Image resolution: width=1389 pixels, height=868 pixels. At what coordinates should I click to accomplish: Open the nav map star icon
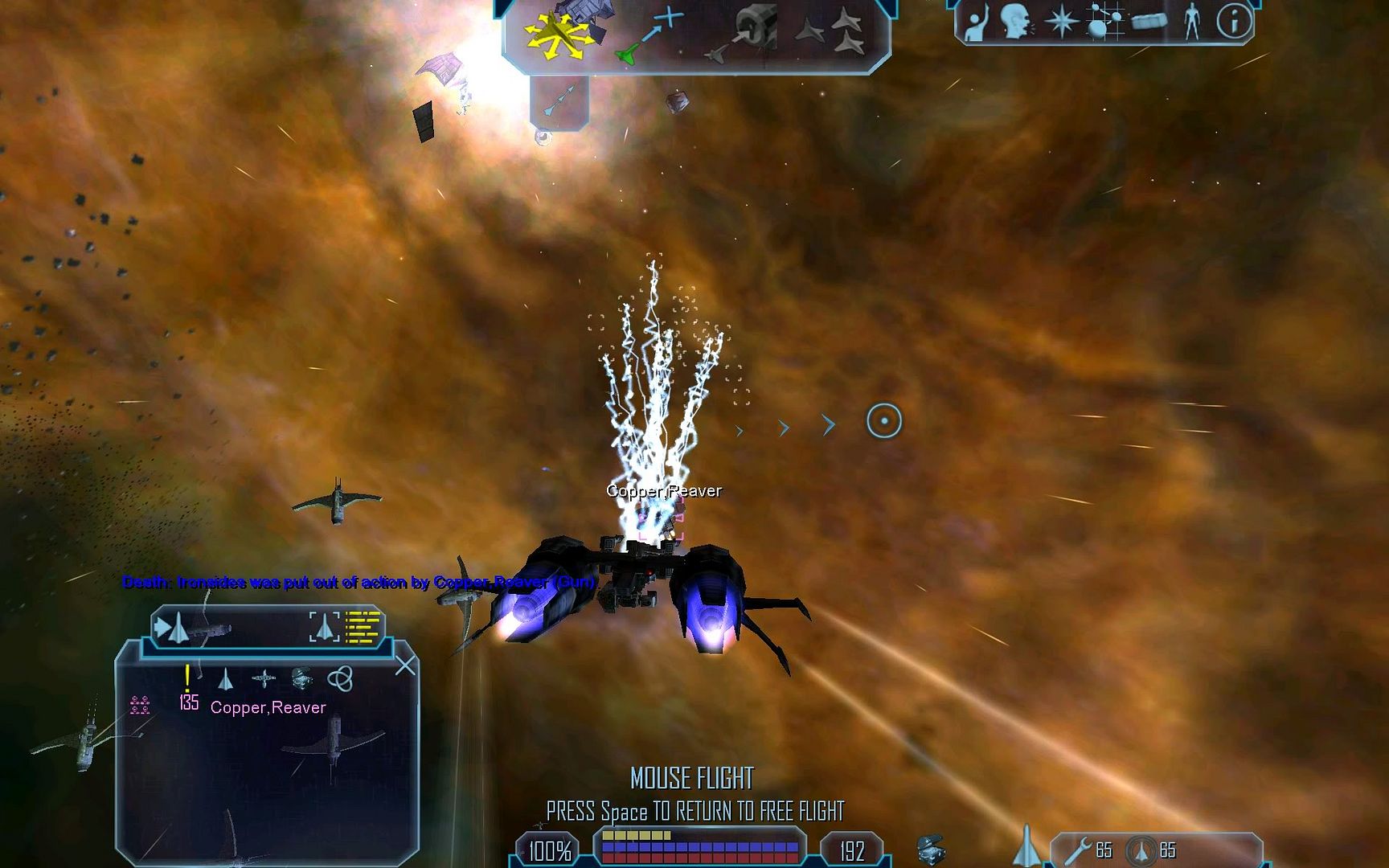[x=1060, y=22]
